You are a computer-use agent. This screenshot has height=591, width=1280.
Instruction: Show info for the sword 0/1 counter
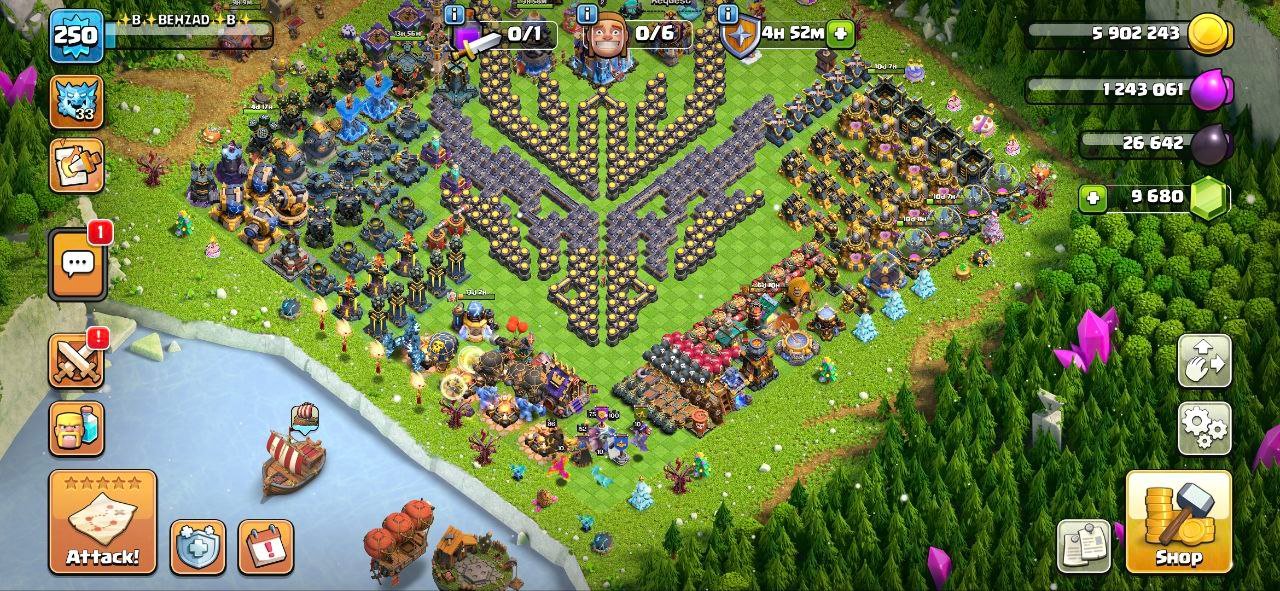(456, 14)
